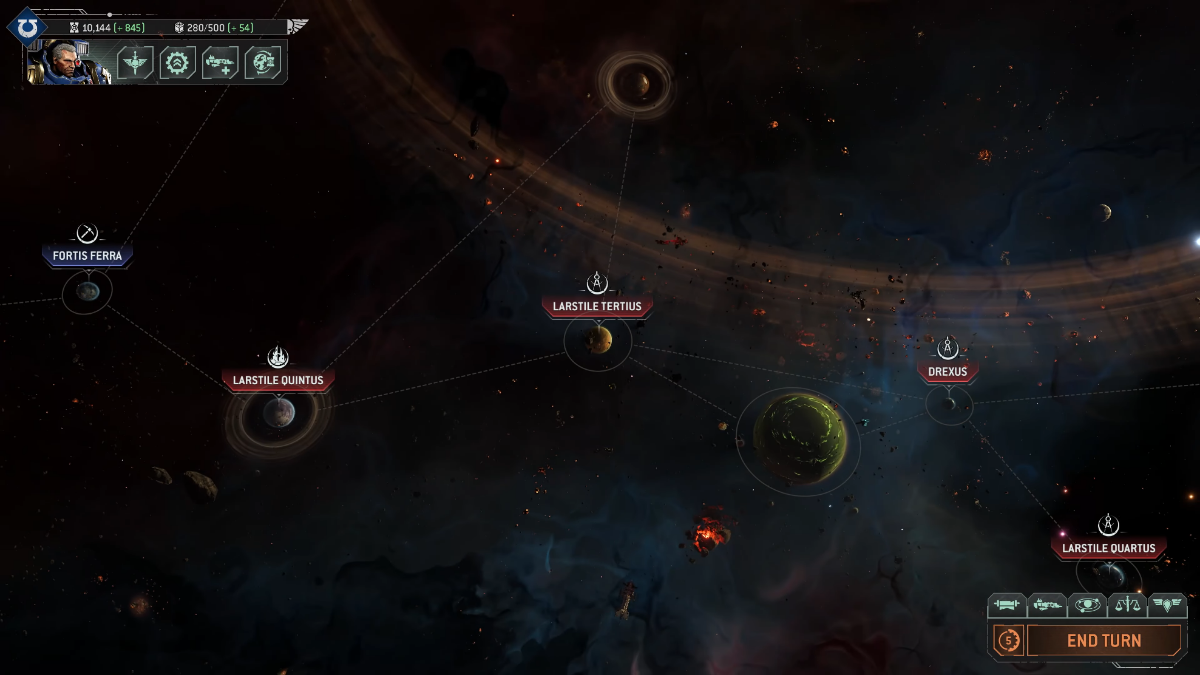
Task: Select the Larstile Quartus system label
Action: (x=1108, y=548)
